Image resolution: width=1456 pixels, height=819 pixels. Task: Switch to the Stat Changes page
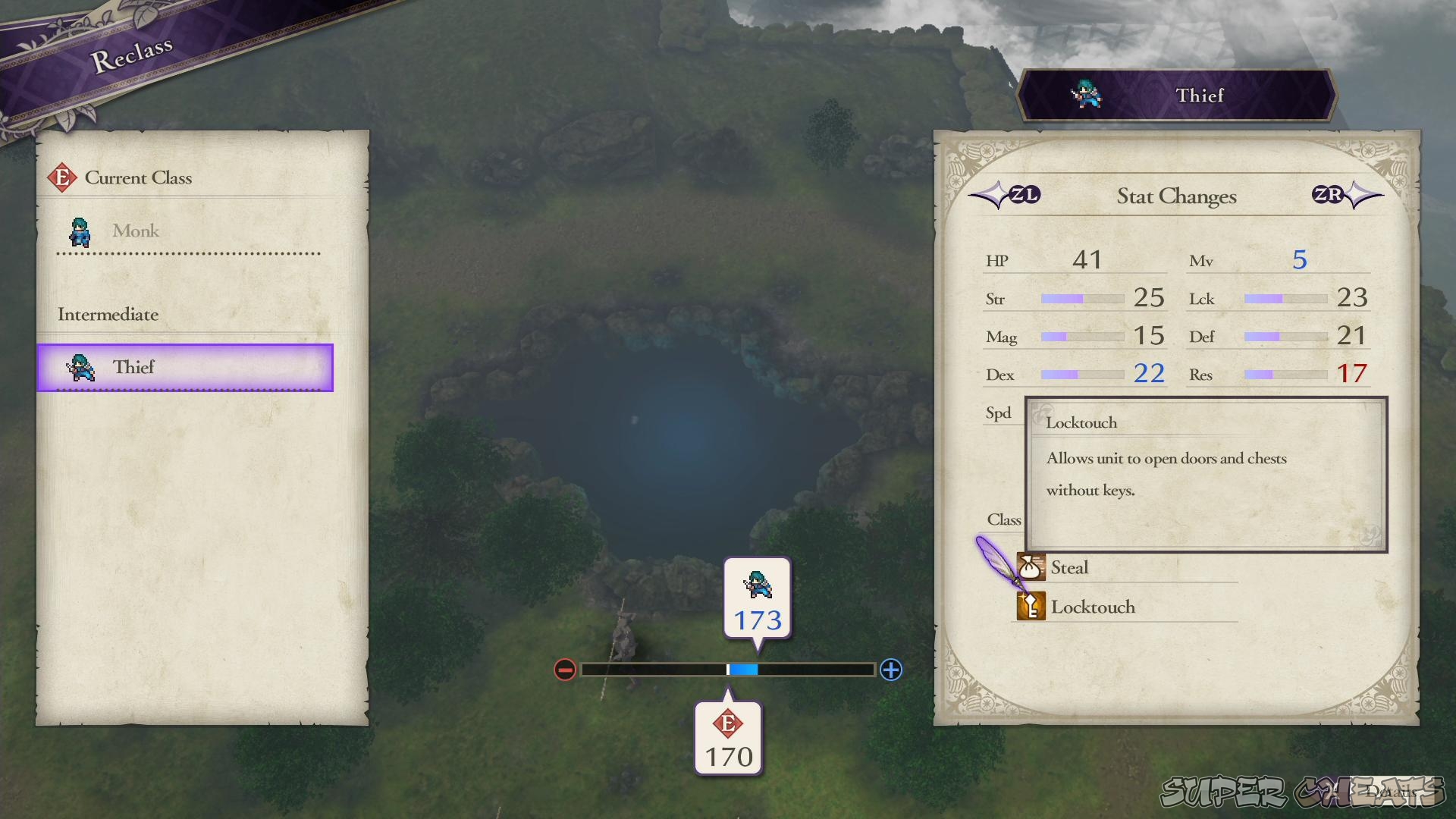pos(1176,196)
